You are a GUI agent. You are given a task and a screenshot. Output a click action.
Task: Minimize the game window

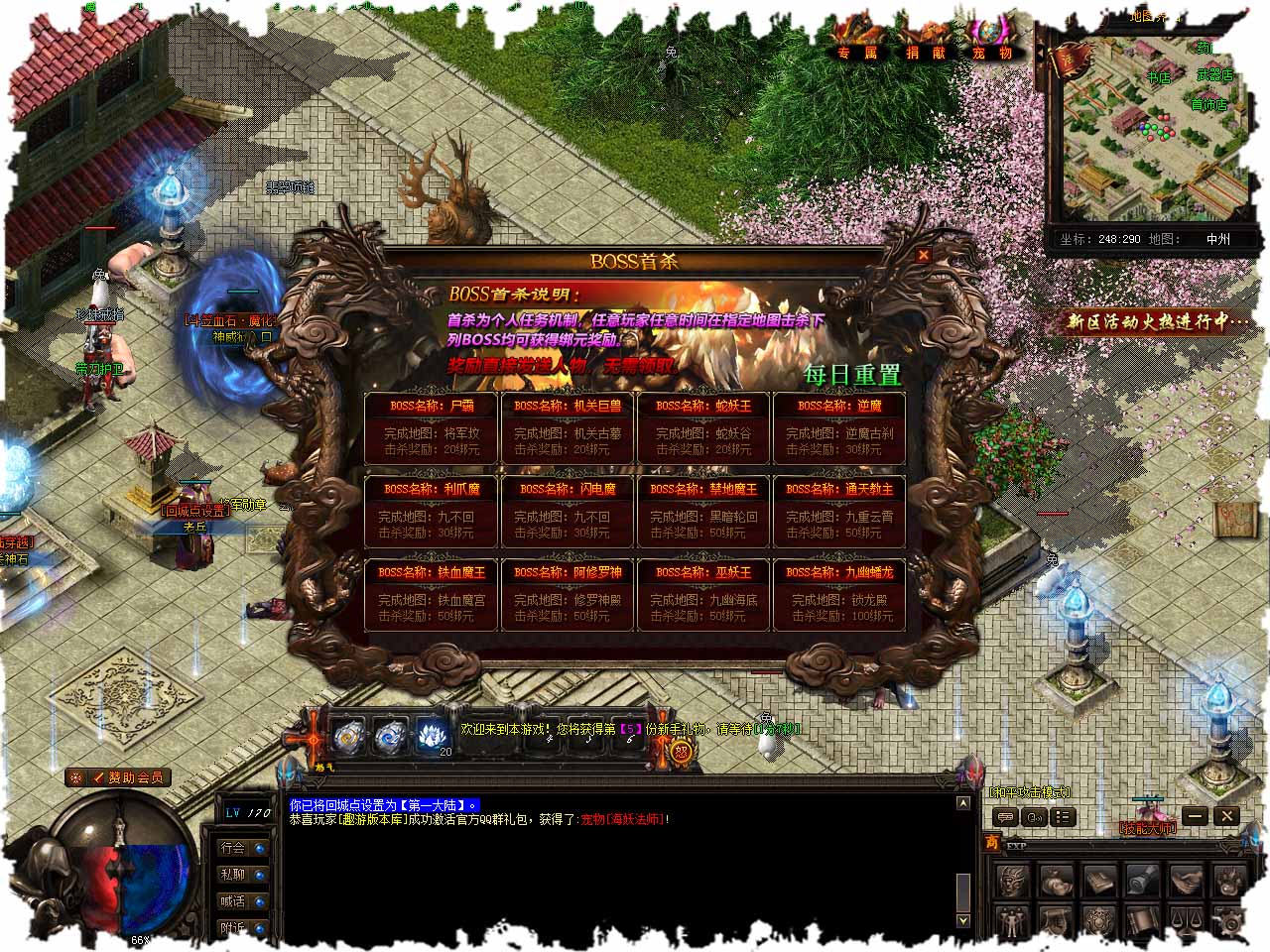[x=1196, y=816]
